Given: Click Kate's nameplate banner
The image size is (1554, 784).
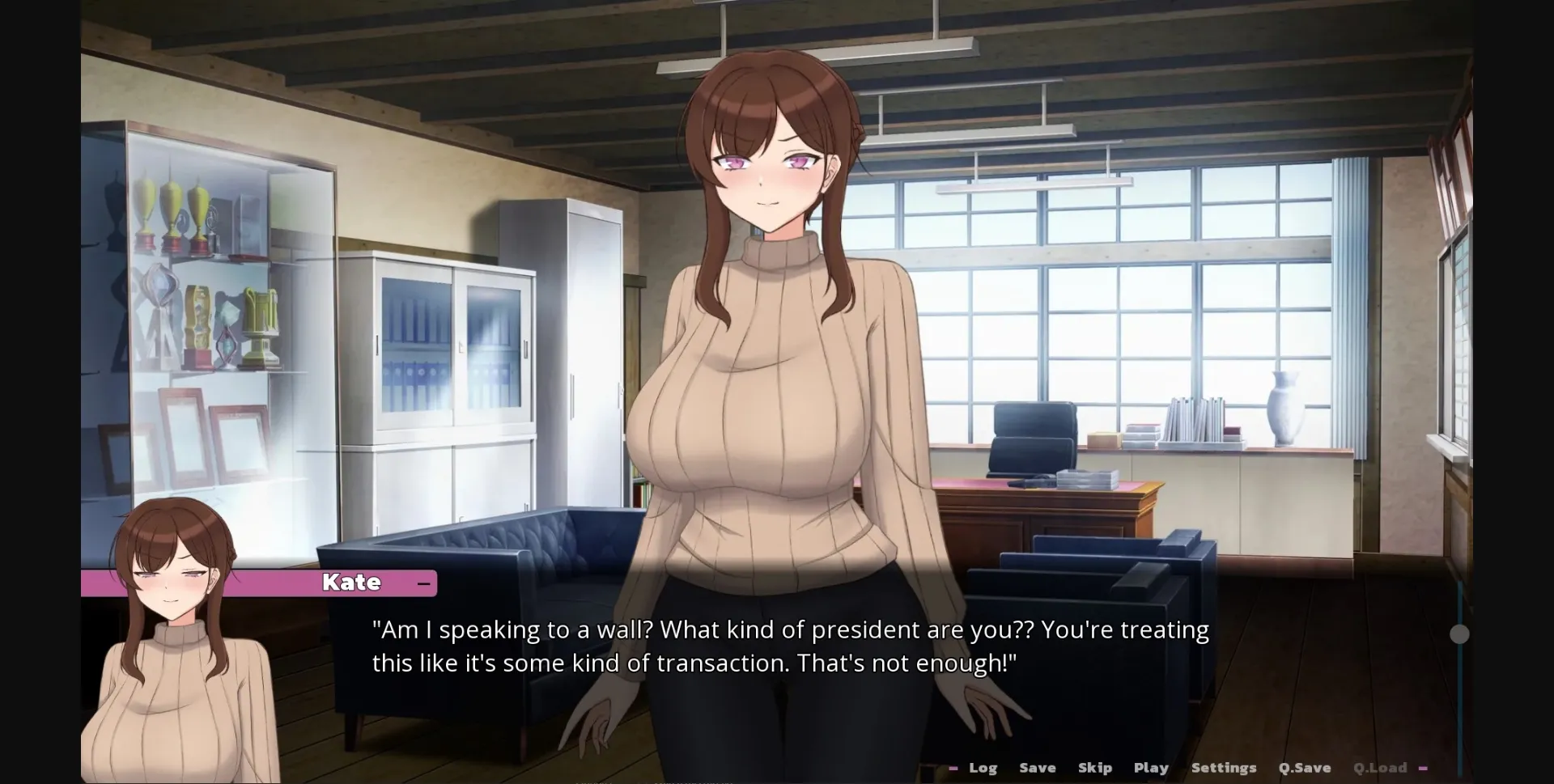Looking at the screenshot, I should (352, 583).
